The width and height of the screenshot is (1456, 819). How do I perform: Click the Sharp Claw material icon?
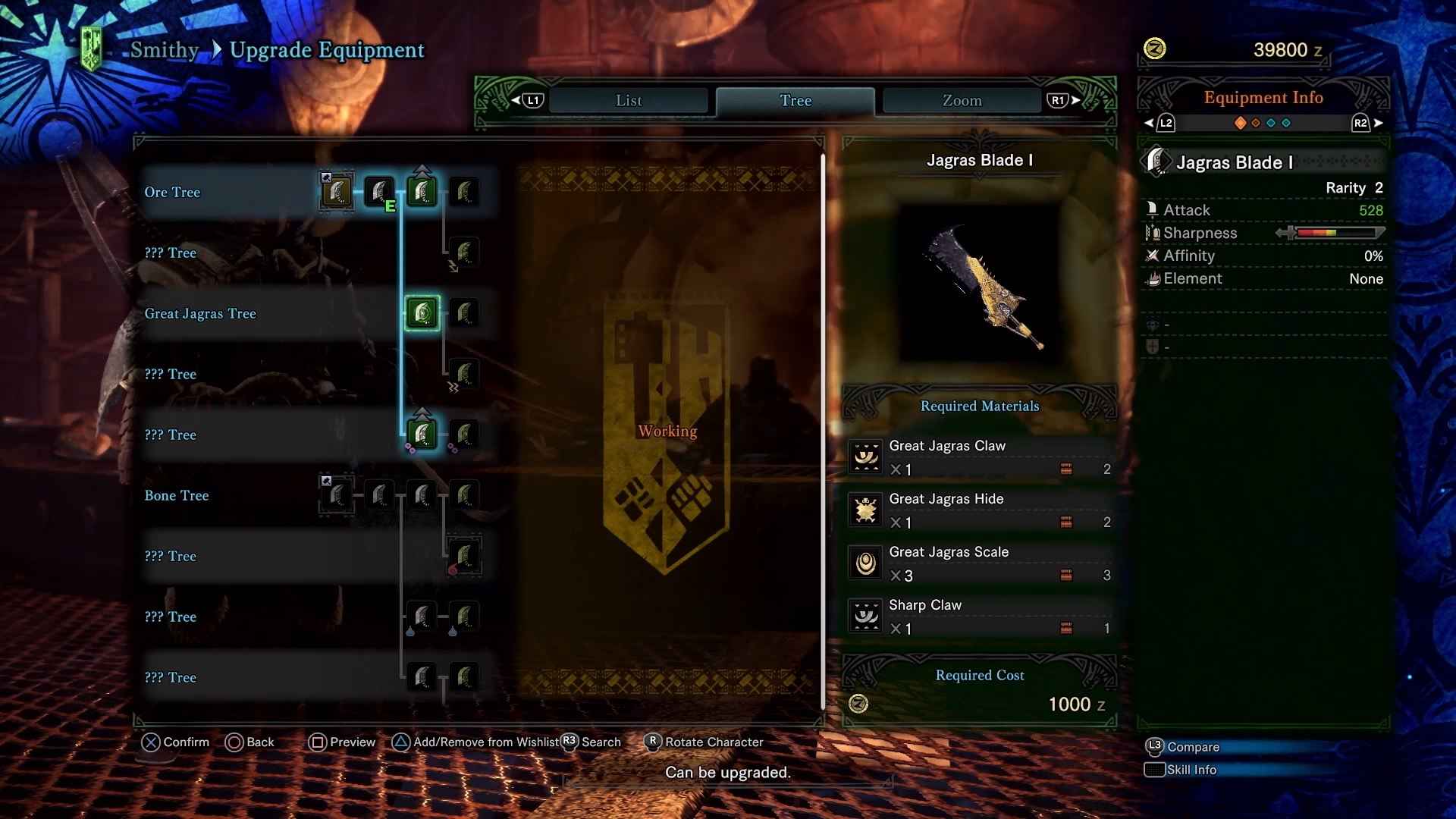point(864,616)
